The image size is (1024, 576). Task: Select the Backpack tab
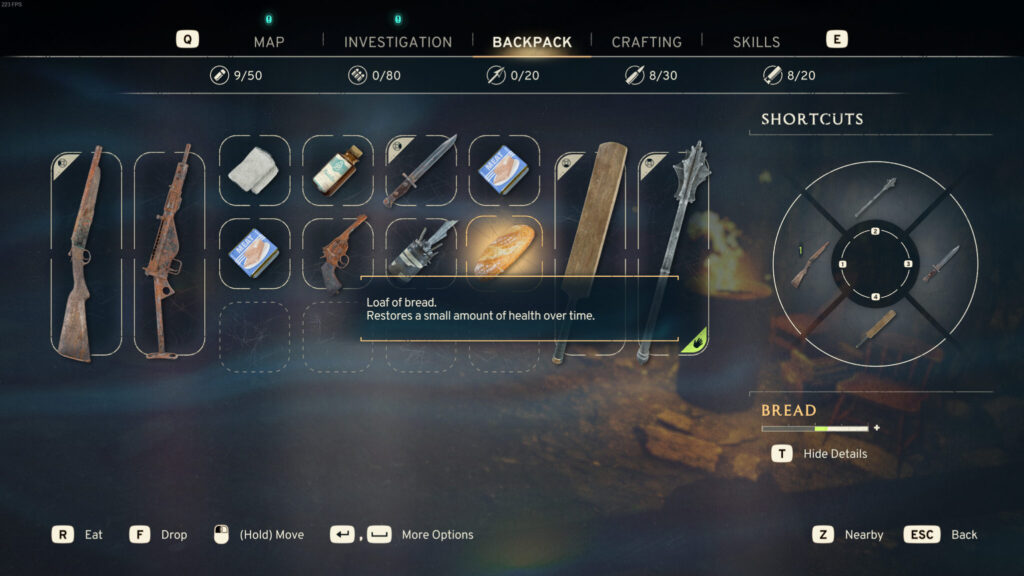pos(532,42)
